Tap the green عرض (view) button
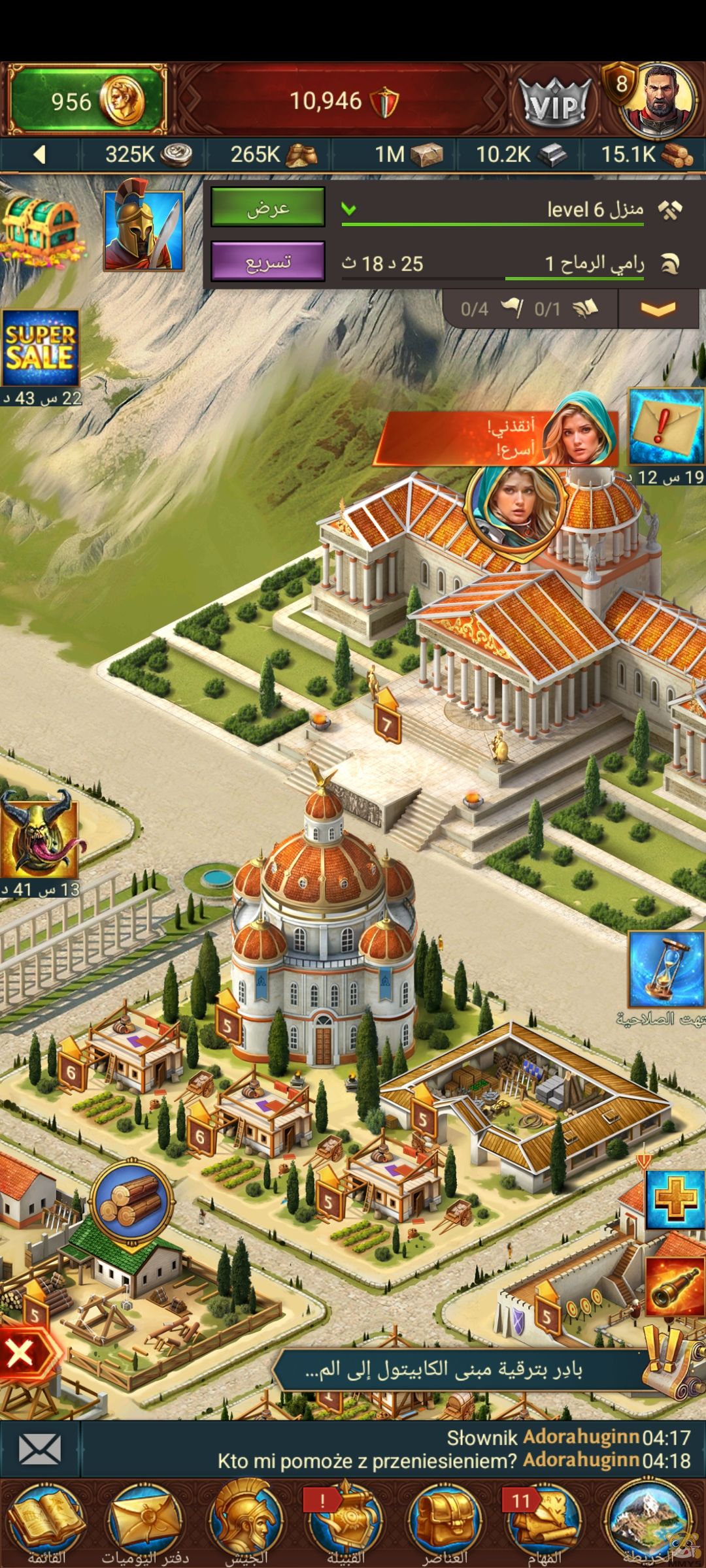Viewport: 706px width, 1568px height. pos(267,207)
